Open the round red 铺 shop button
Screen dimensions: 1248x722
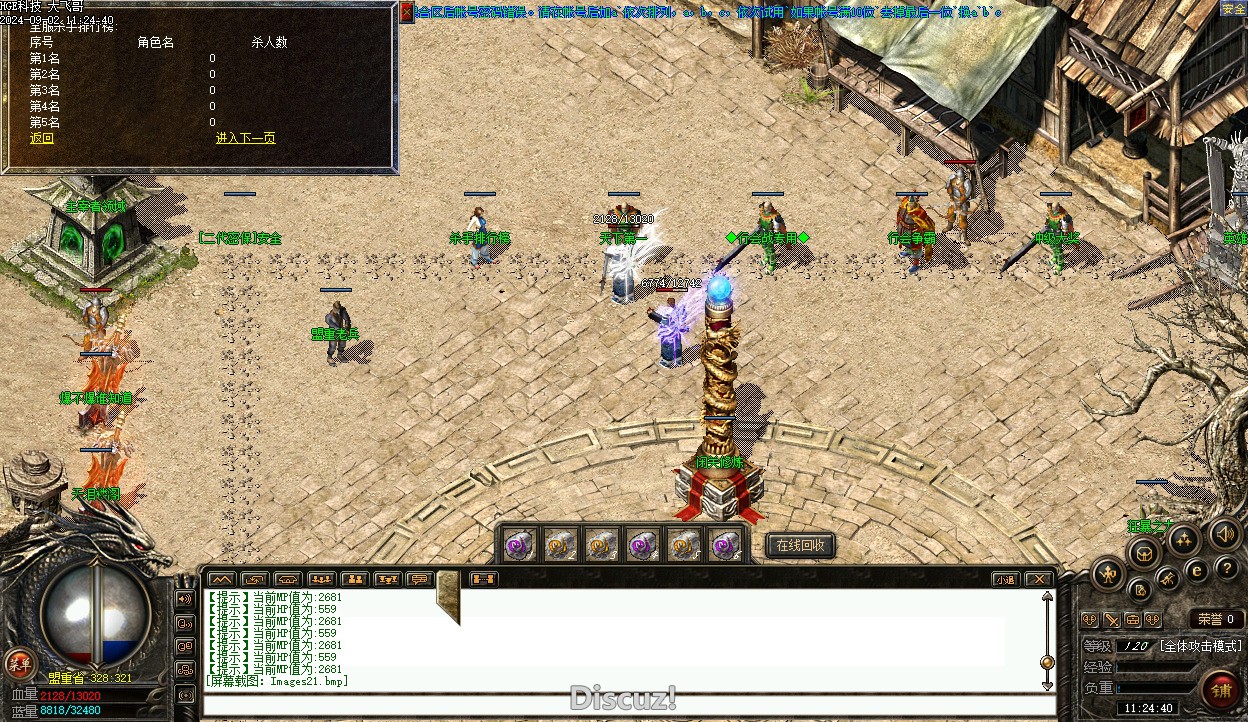(x=1221, y=691)
